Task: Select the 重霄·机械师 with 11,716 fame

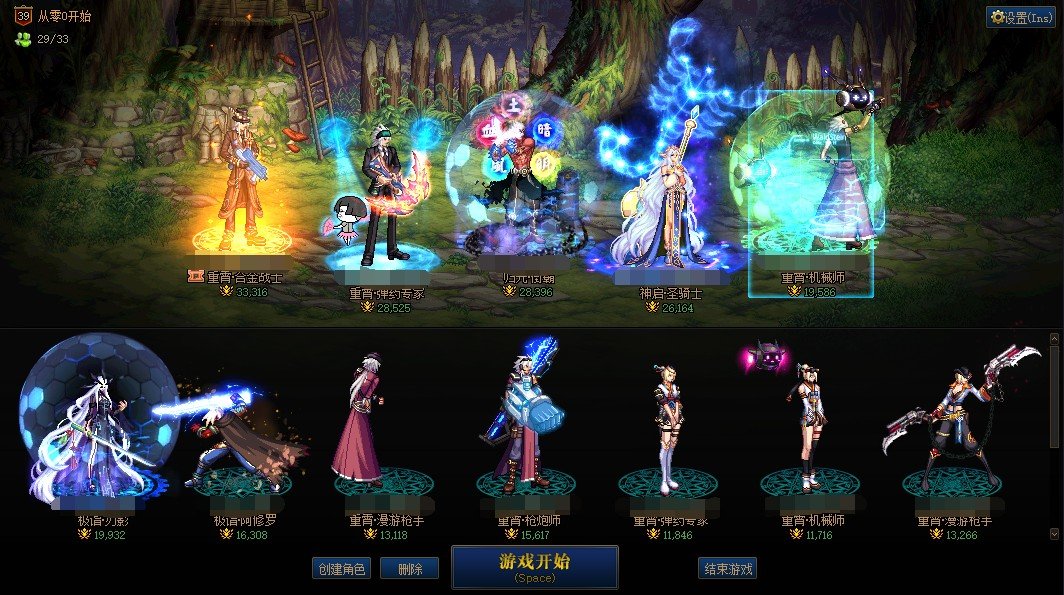Action: tap(809, 430)
